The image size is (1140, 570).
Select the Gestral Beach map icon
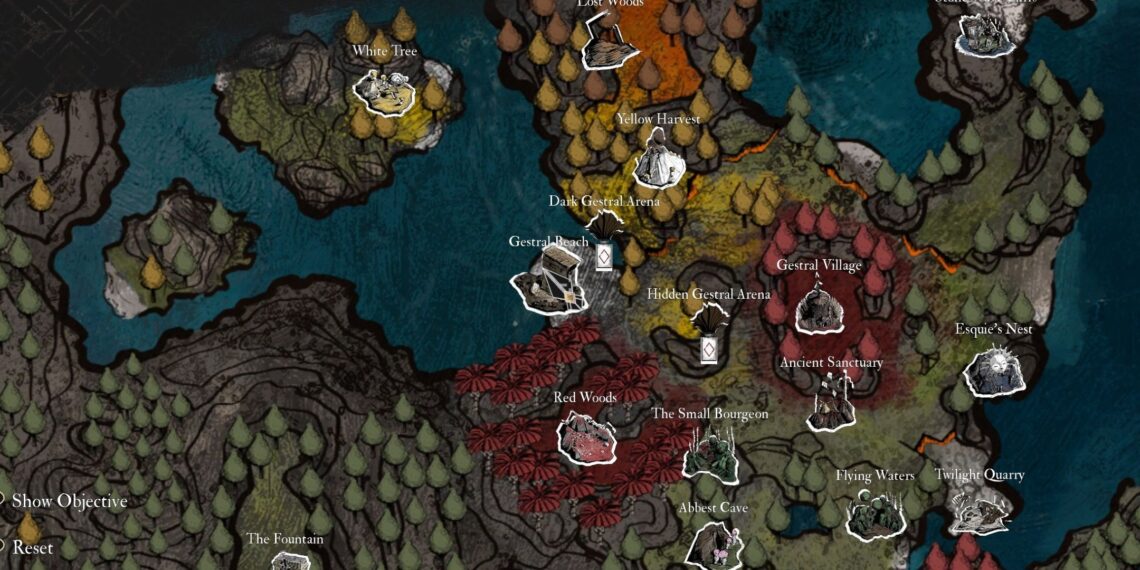(547, 279)
